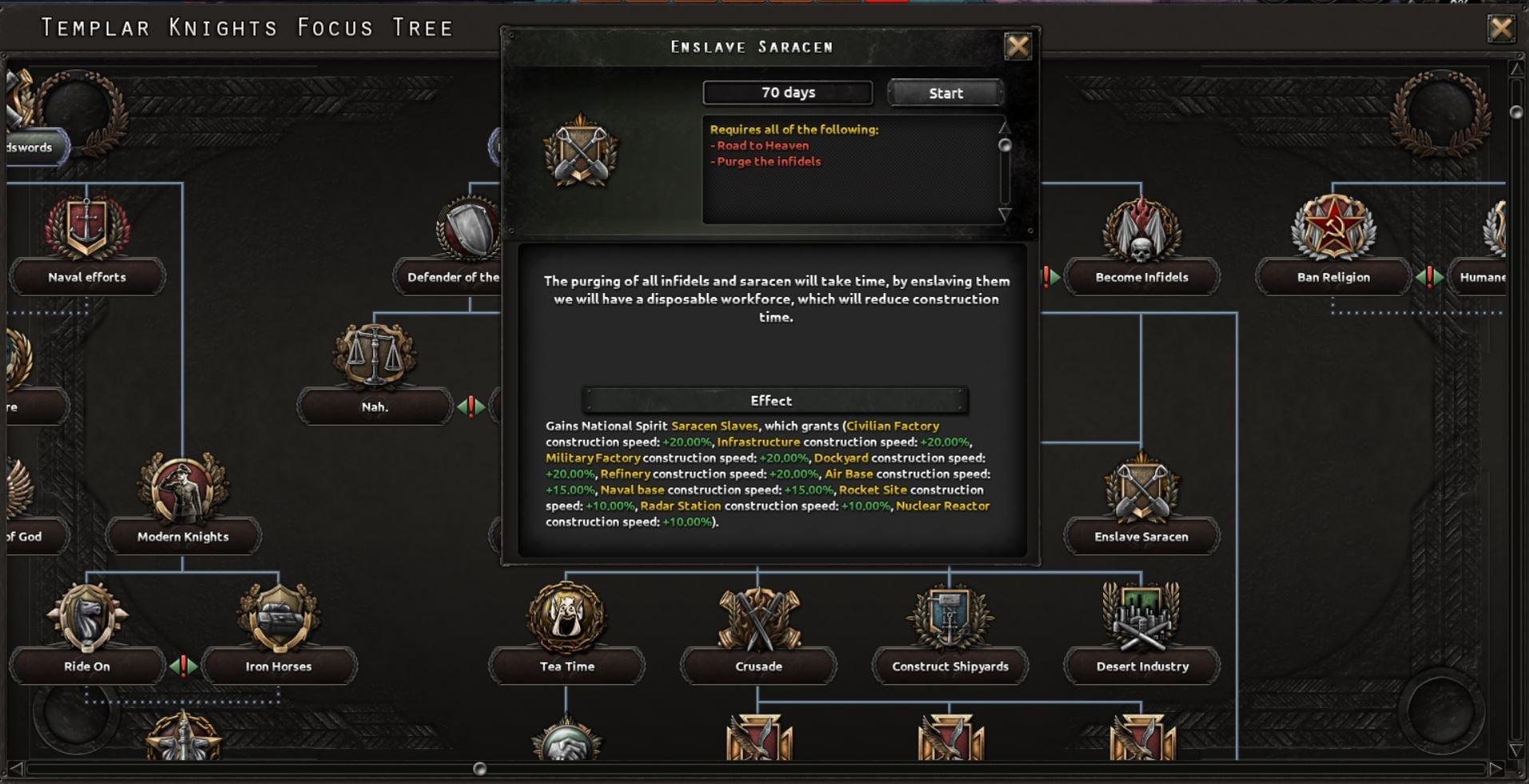Select the Iron Horses tank icon
Viewport: 1529px width, 784px height.
tap(279, 619)
